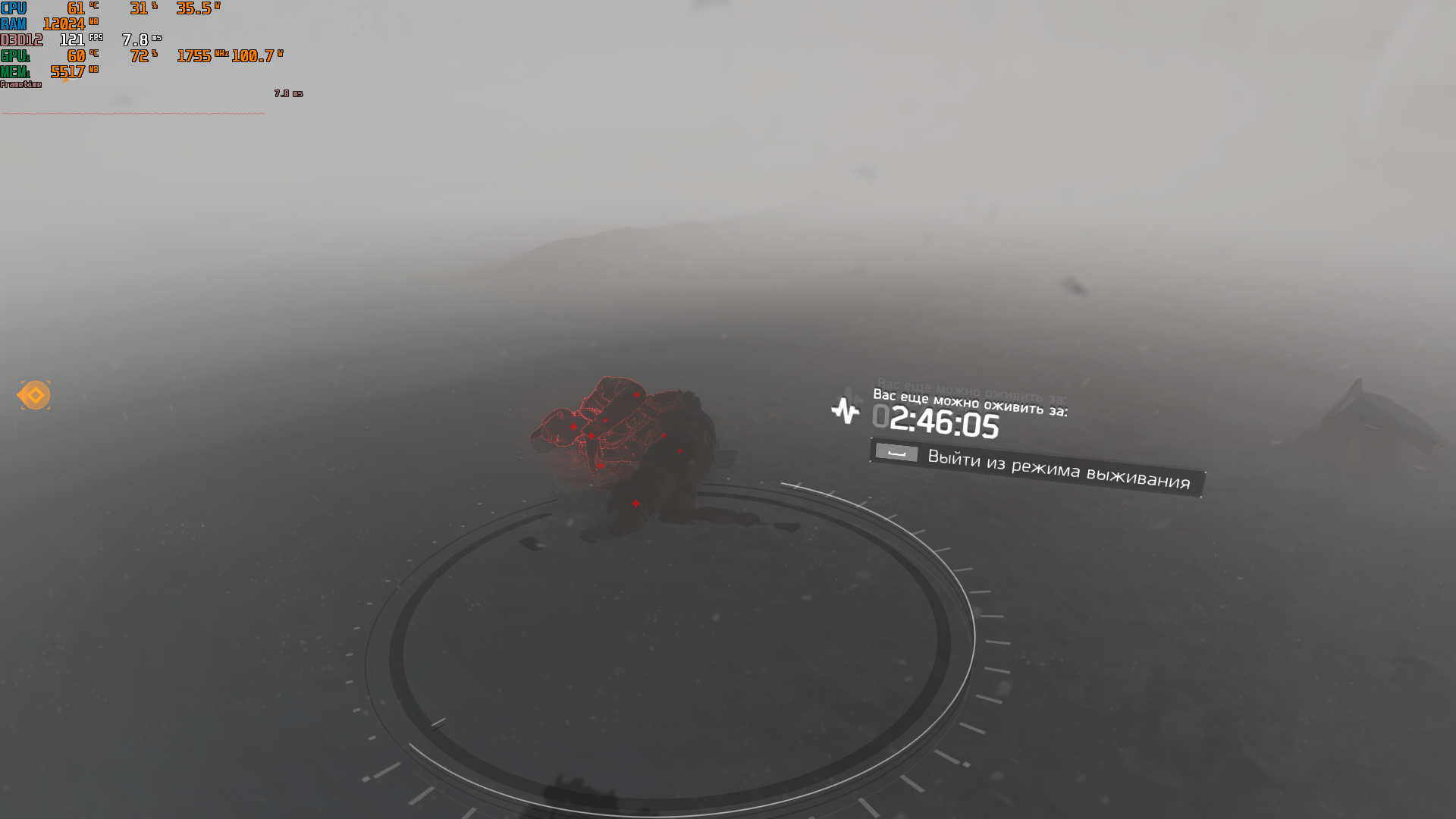The width and height of the screenshot is (1456, 819).
Task: Click the RAM indicator in the stats overlay
Action: pos(14,24)
